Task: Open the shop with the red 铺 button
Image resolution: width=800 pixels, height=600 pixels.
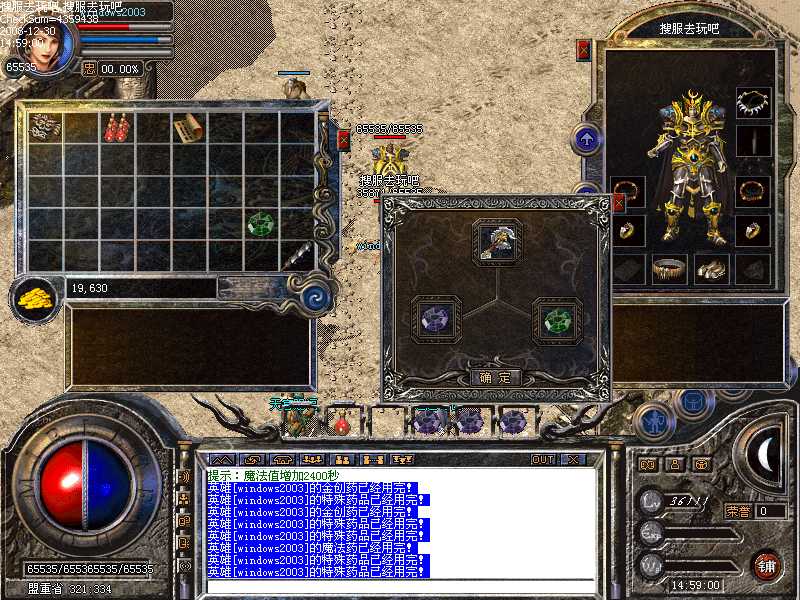Action: tap(767, 565)
